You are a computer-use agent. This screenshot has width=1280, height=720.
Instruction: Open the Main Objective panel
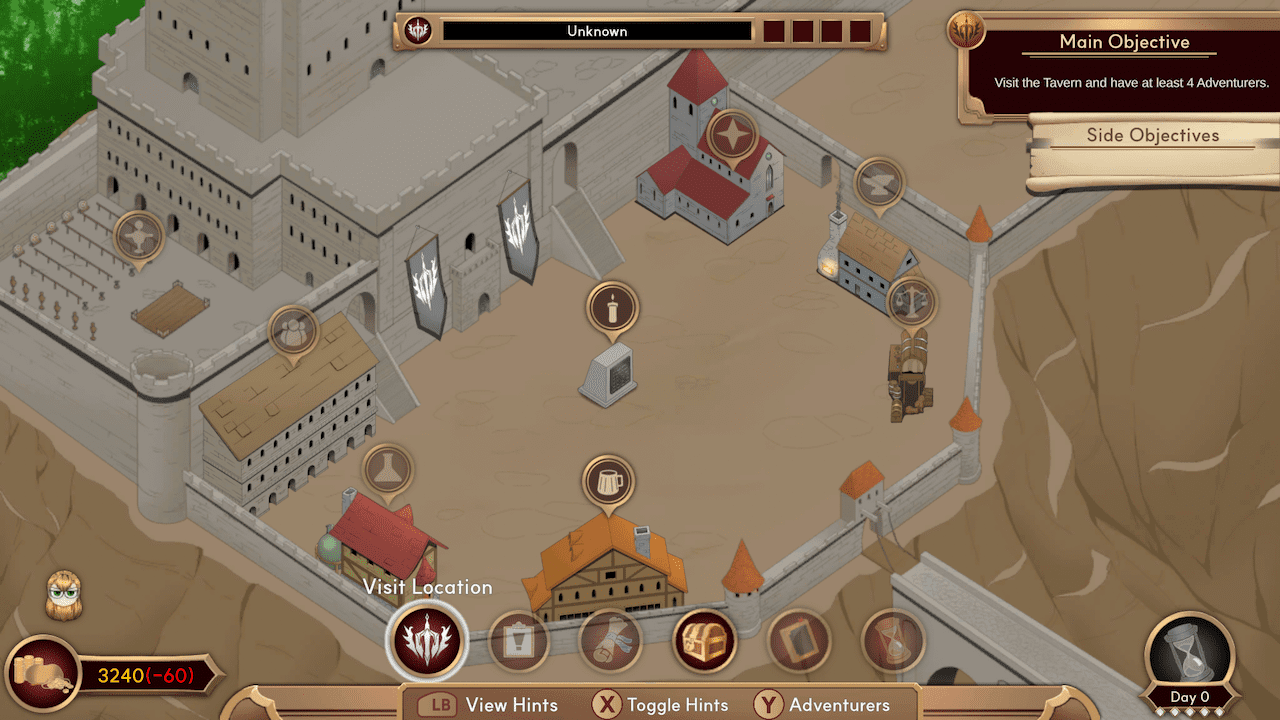point(1124,66)
